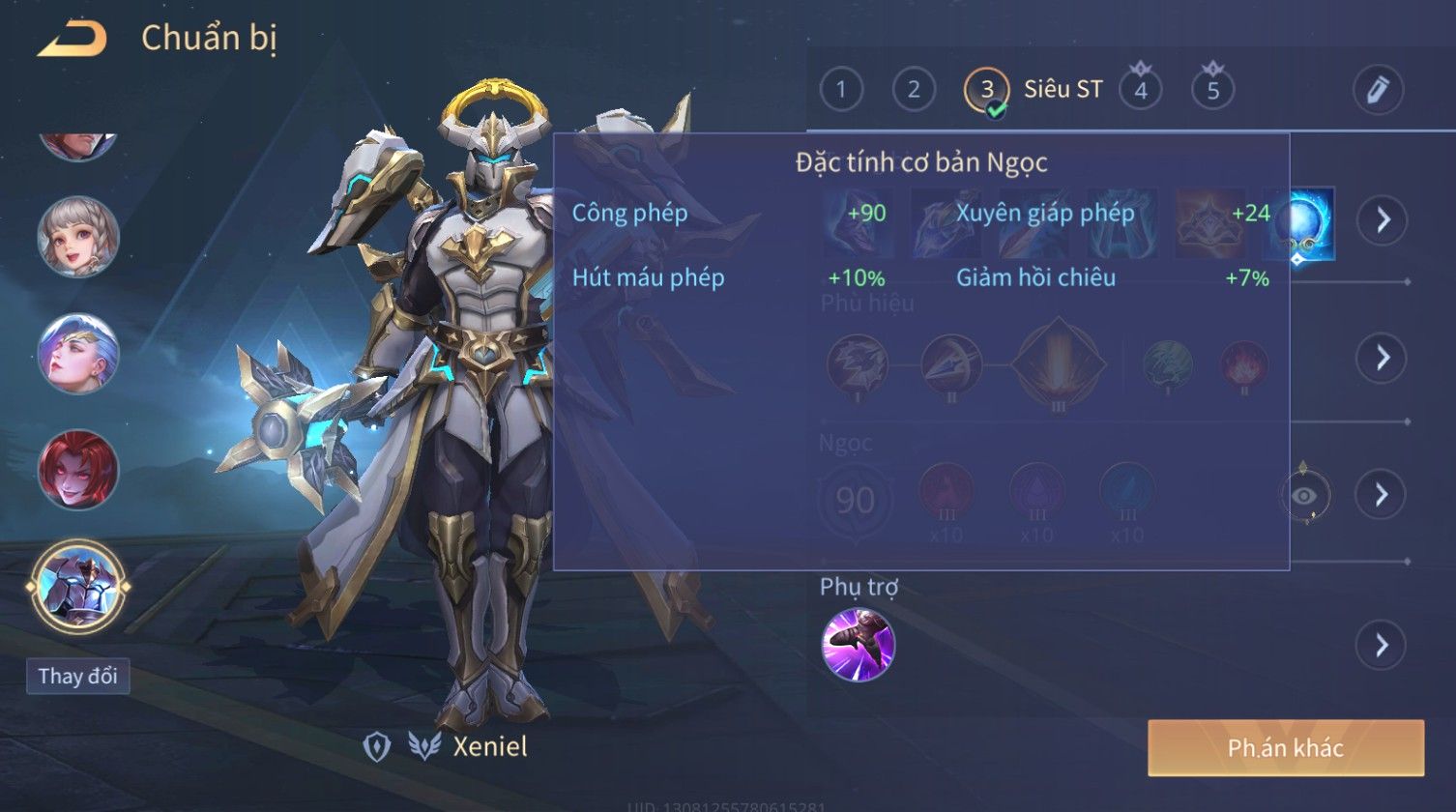
Task: Choose loadout preset 4
Action: pyautogui.click(x=1141, y=90)
